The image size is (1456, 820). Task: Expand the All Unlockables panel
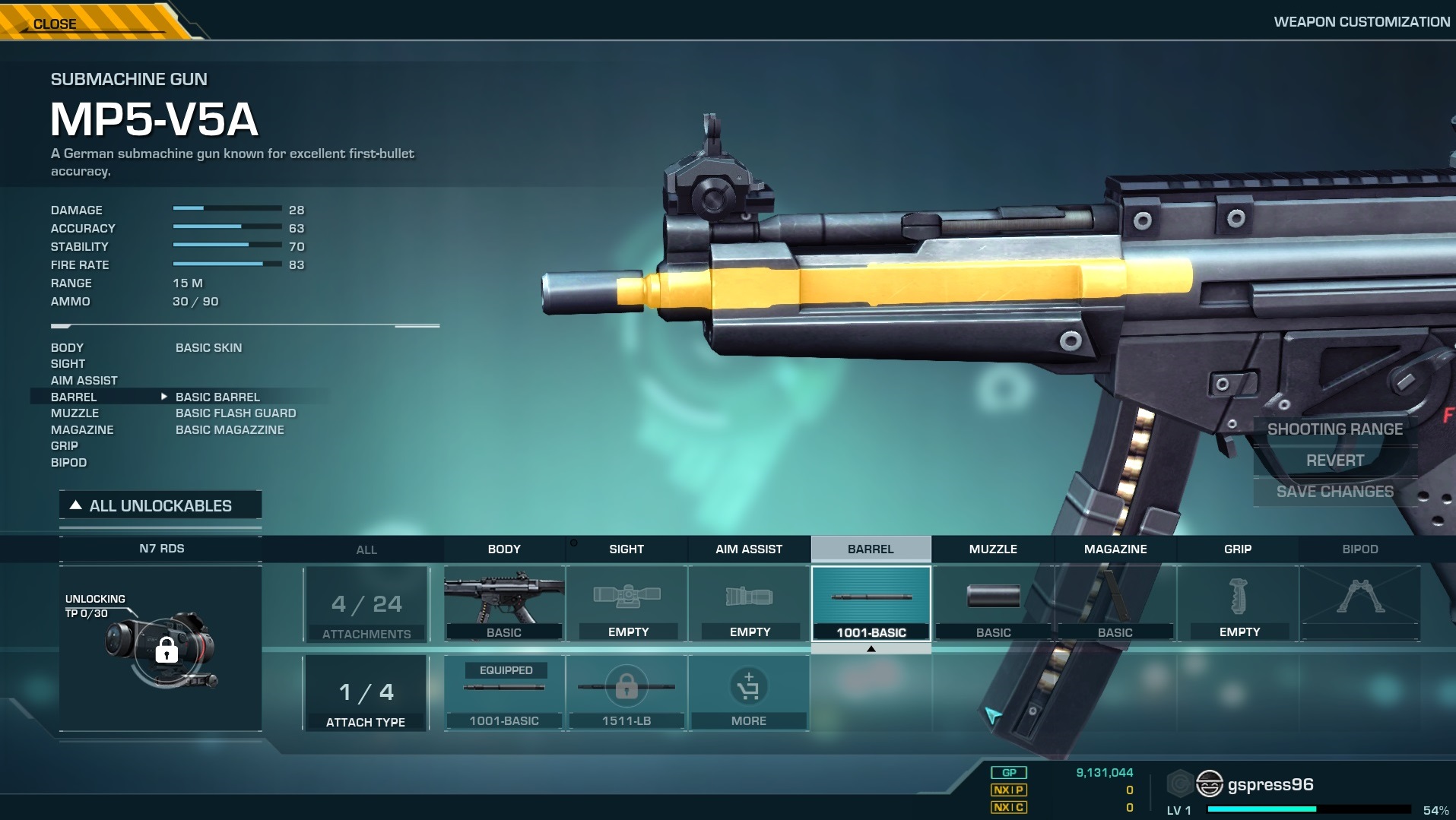[x=160, y=506]
